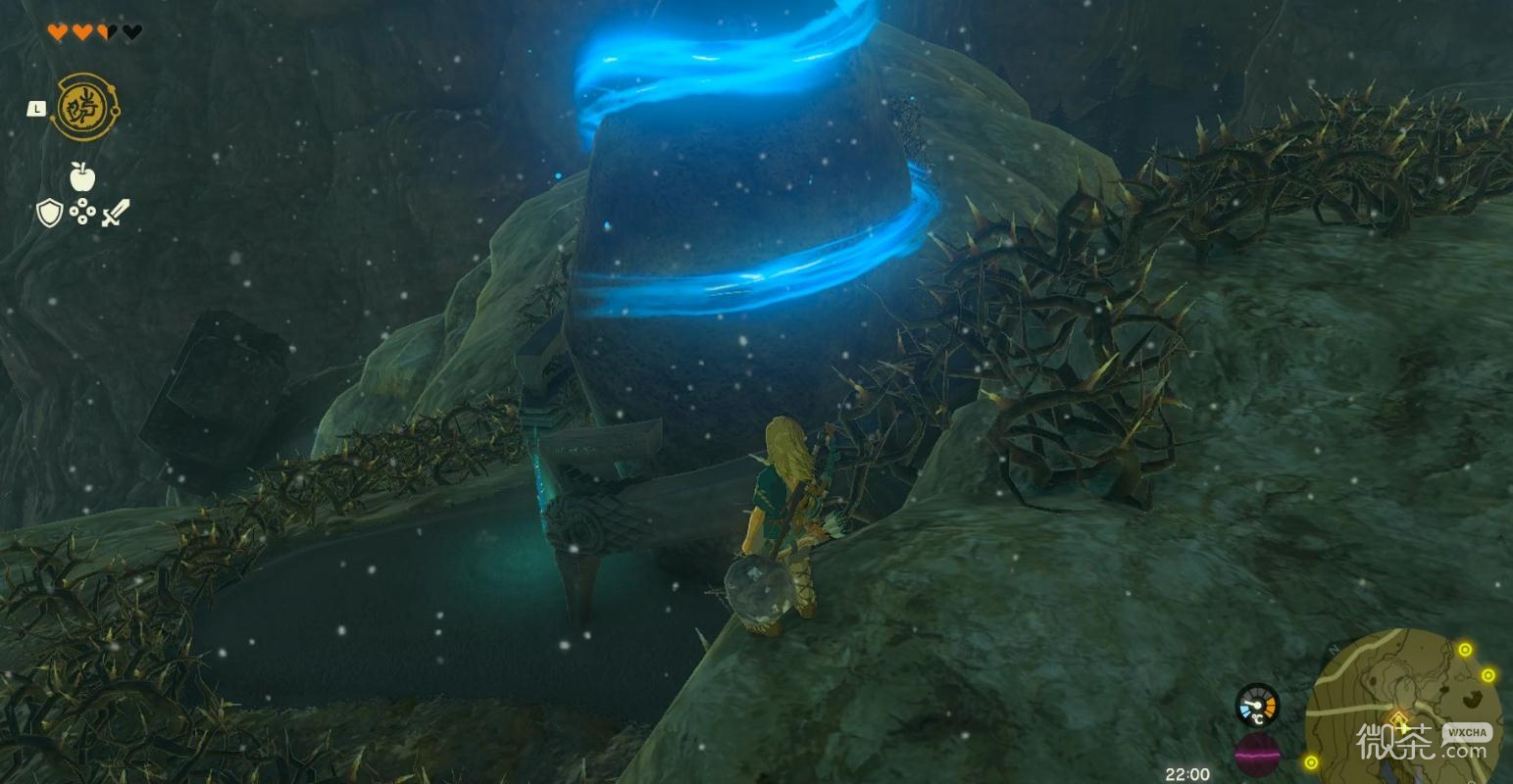
Task: Open the circular minimap
Action: [x=1403, y=704]
